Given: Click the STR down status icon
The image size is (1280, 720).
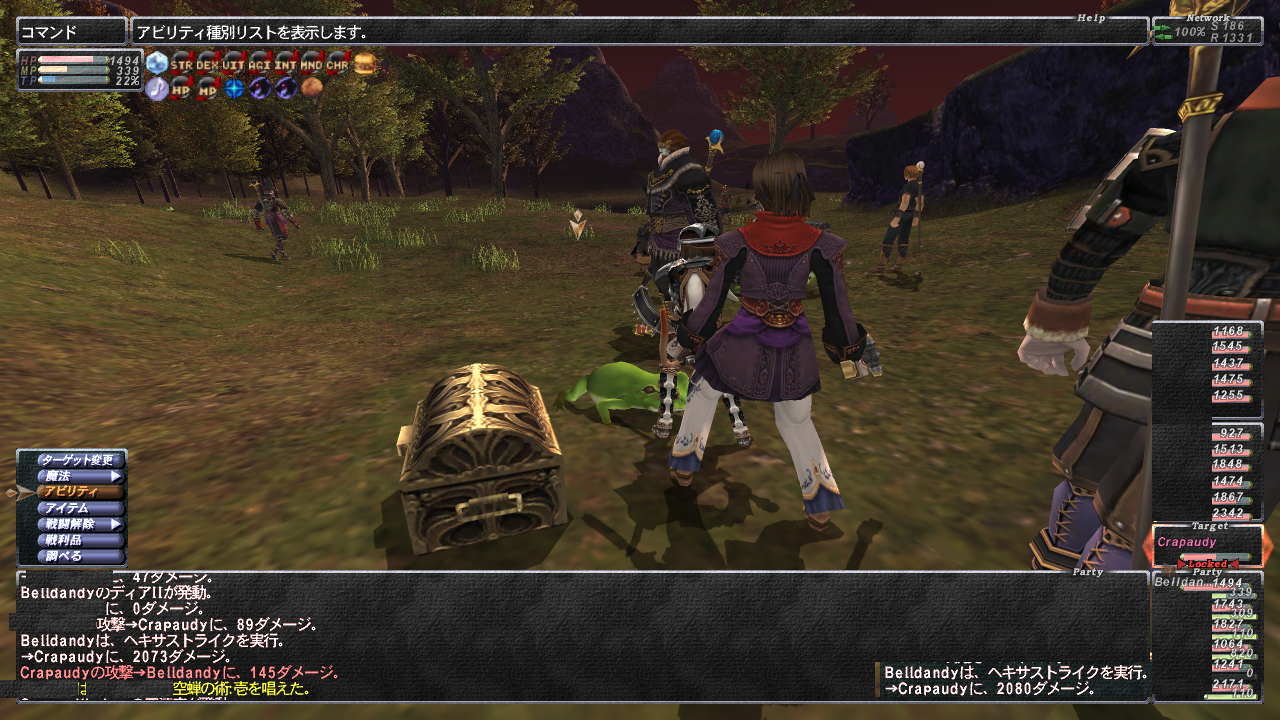Looking at the screenshot, I should 182,63.
